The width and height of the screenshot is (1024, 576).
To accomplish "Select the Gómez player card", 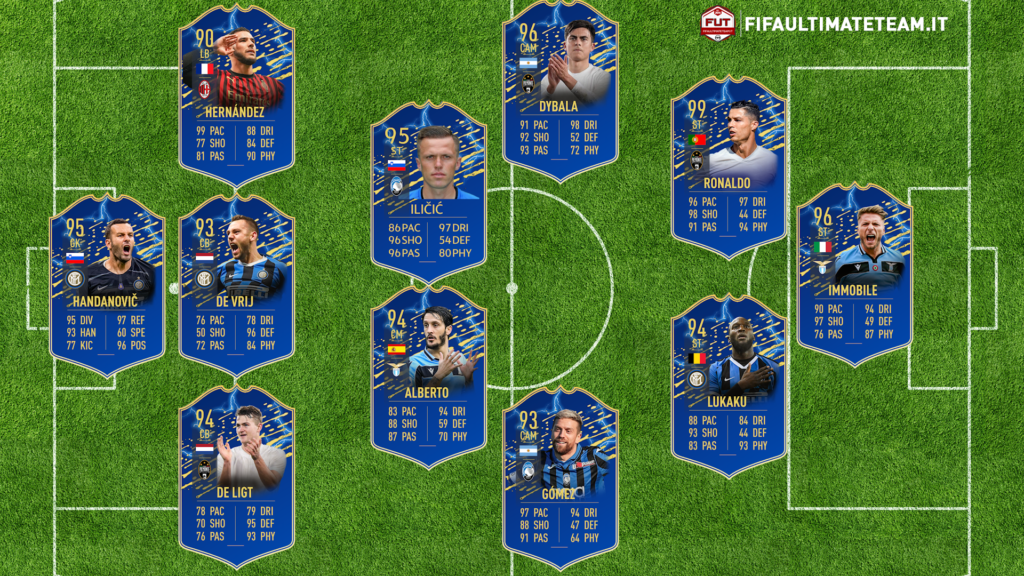I will click(x=560, y=477).
